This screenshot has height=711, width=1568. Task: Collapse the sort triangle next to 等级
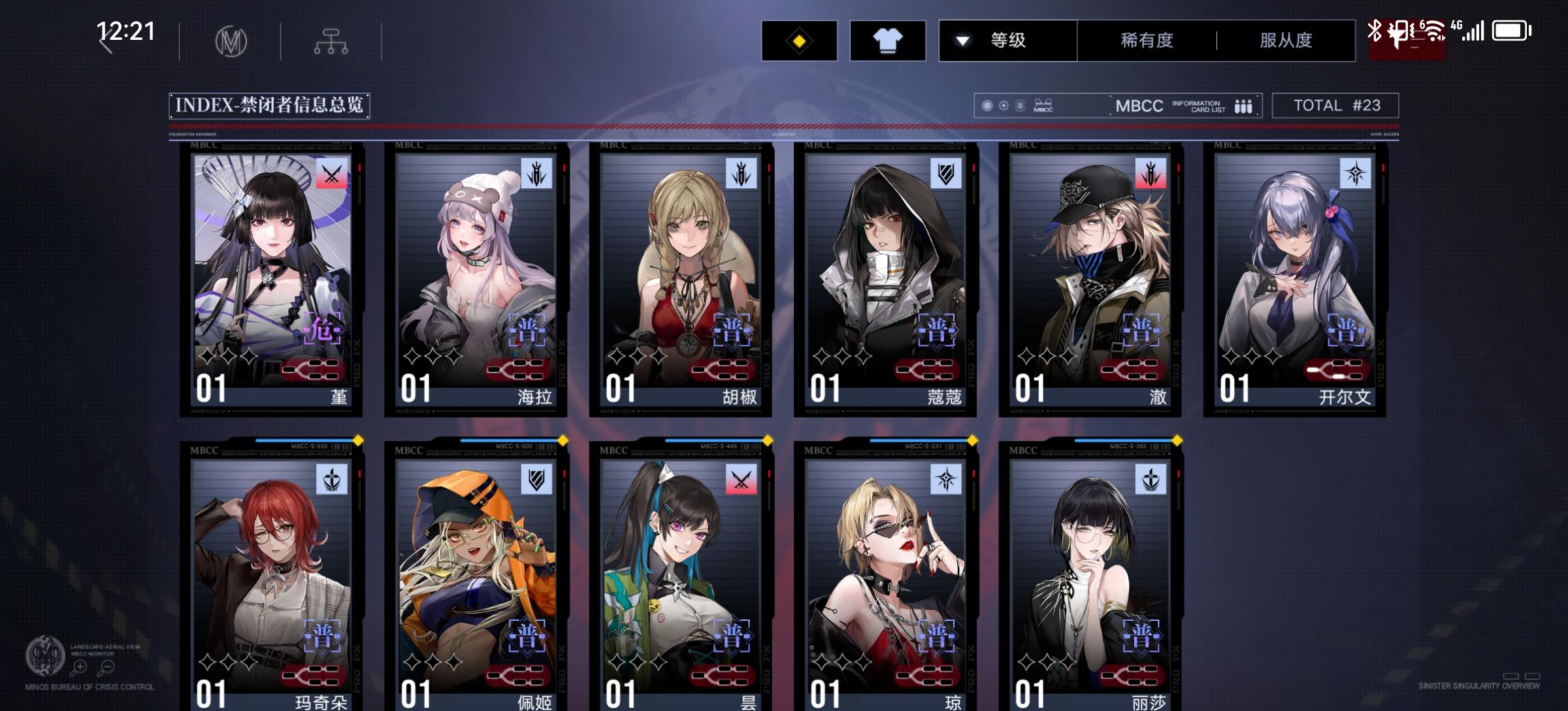click(x=961, y=40)
